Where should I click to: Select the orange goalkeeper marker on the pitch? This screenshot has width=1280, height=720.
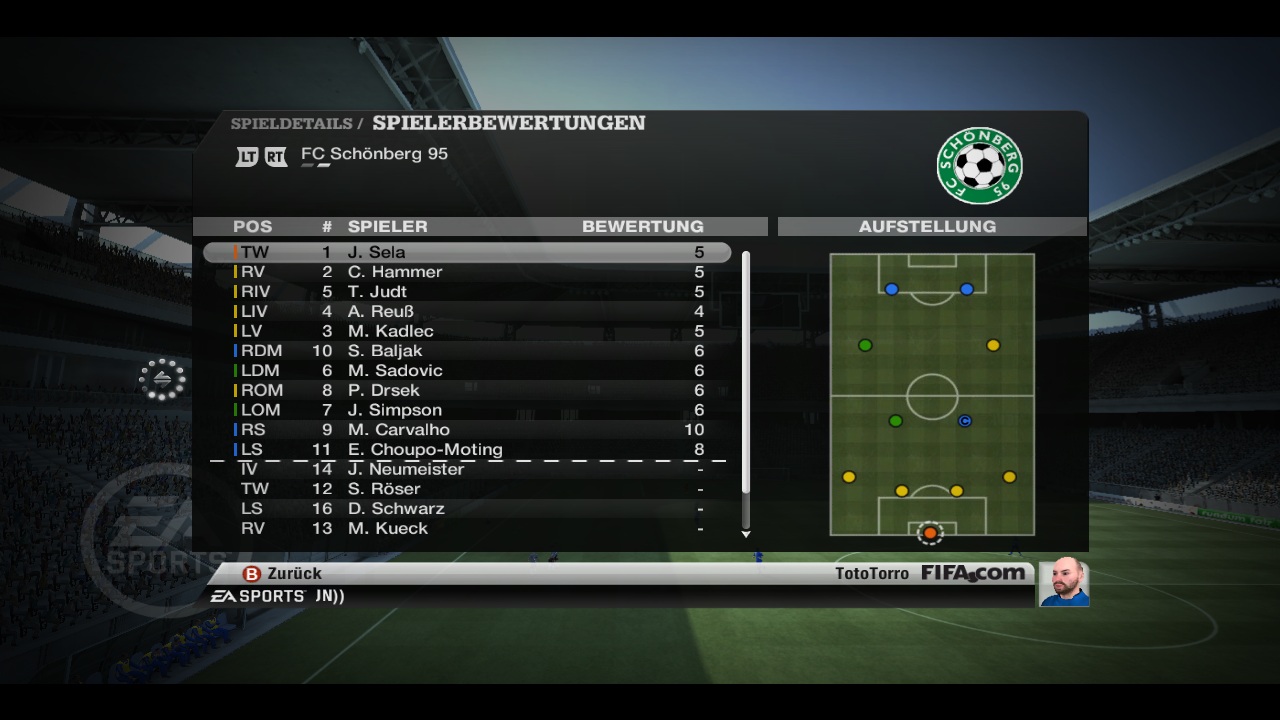930,533
